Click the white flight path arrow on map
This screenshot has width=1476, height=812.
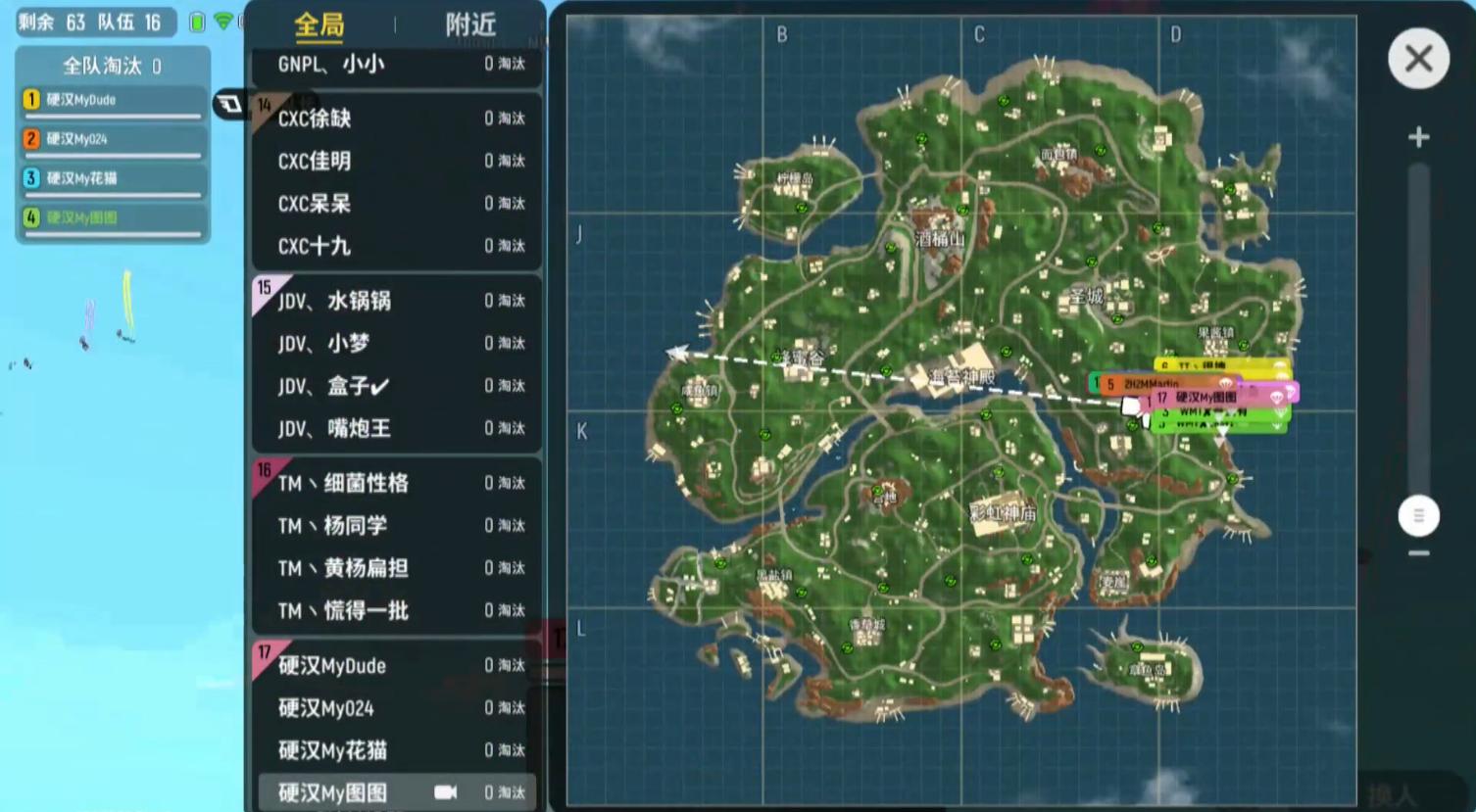tap(678, 354)
